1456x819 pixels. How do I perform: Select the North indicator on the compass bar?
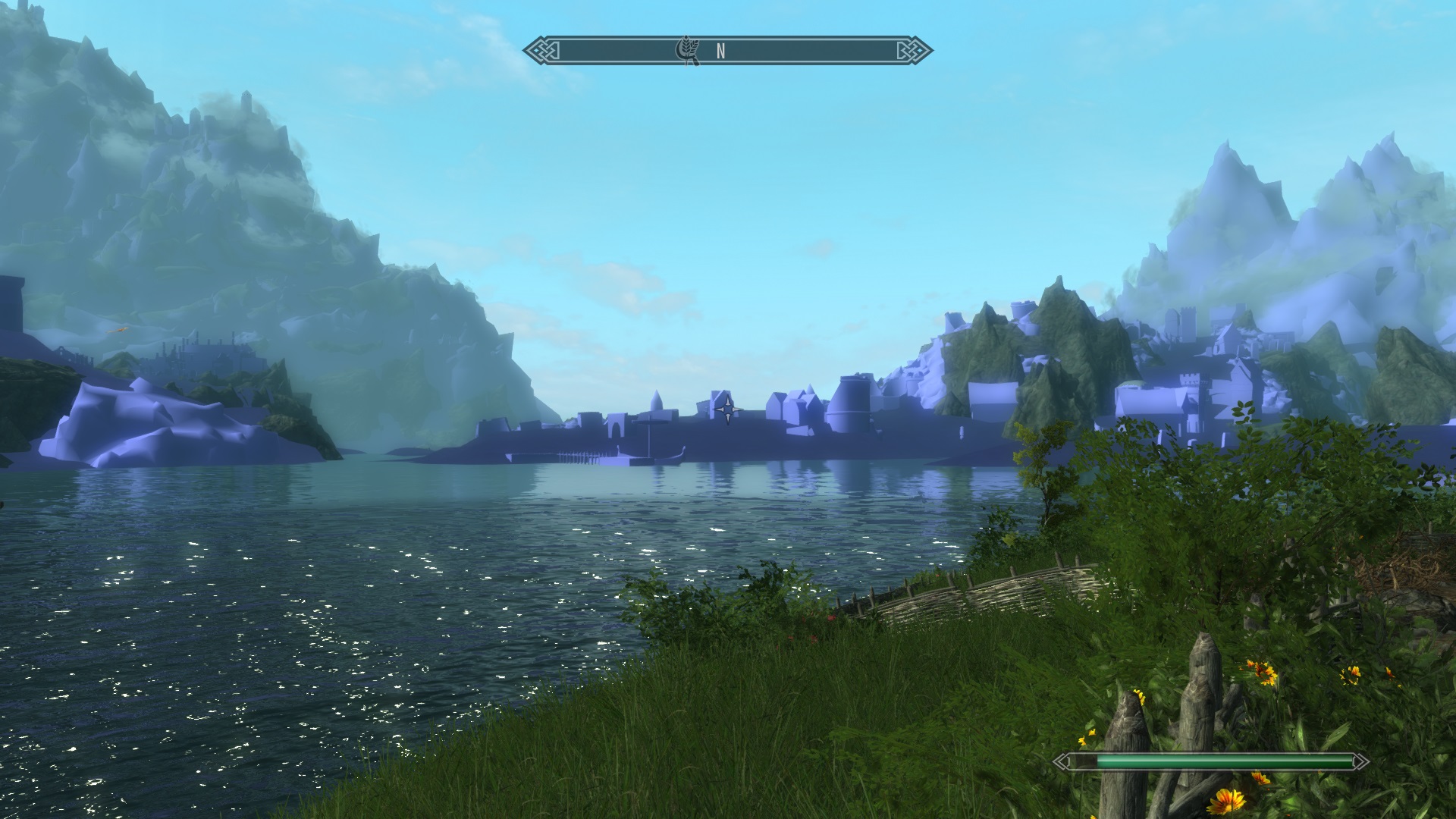pos(720,51)
